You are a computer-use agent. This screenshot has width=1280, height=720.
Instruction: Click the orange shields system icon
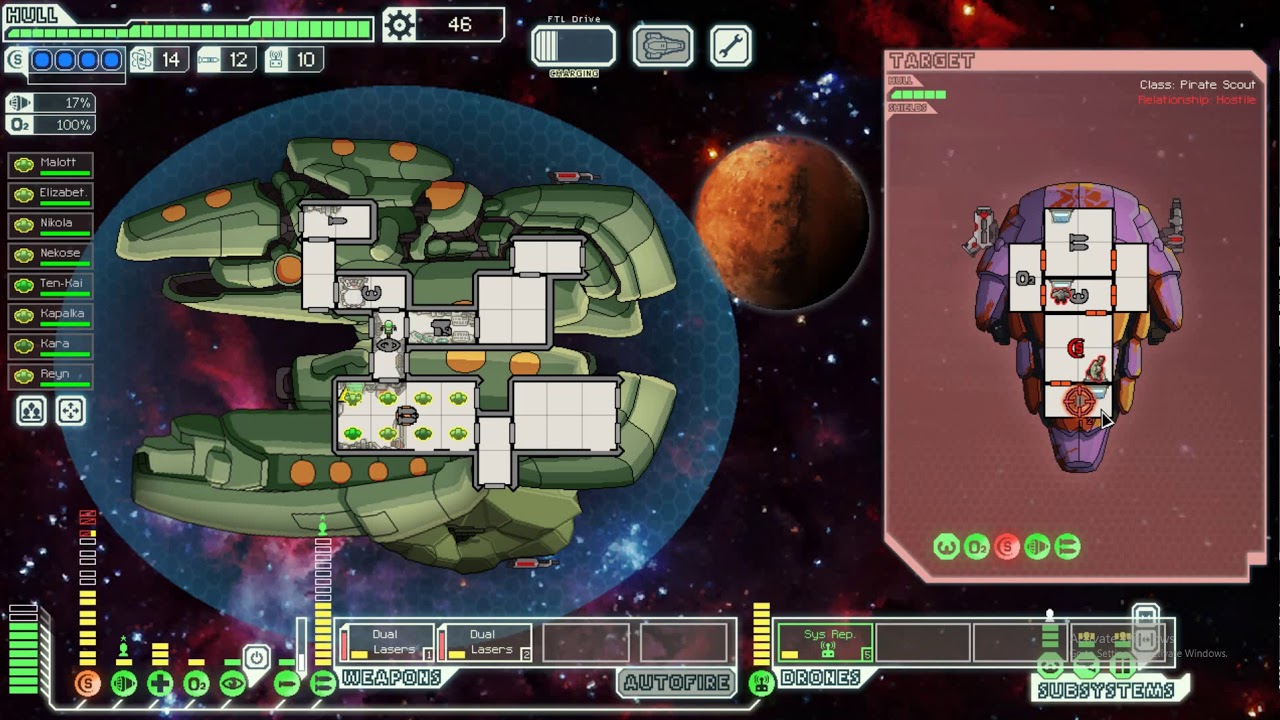pos(88,684)
